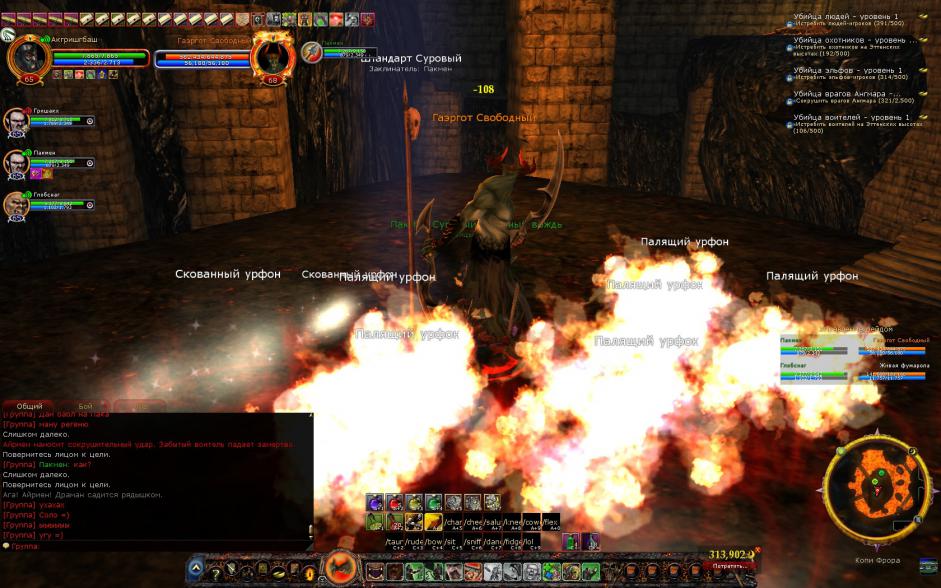941x588 pixels.
Task: Open the Убийца эльфов quest tracker entry
Action: [848, 70]
